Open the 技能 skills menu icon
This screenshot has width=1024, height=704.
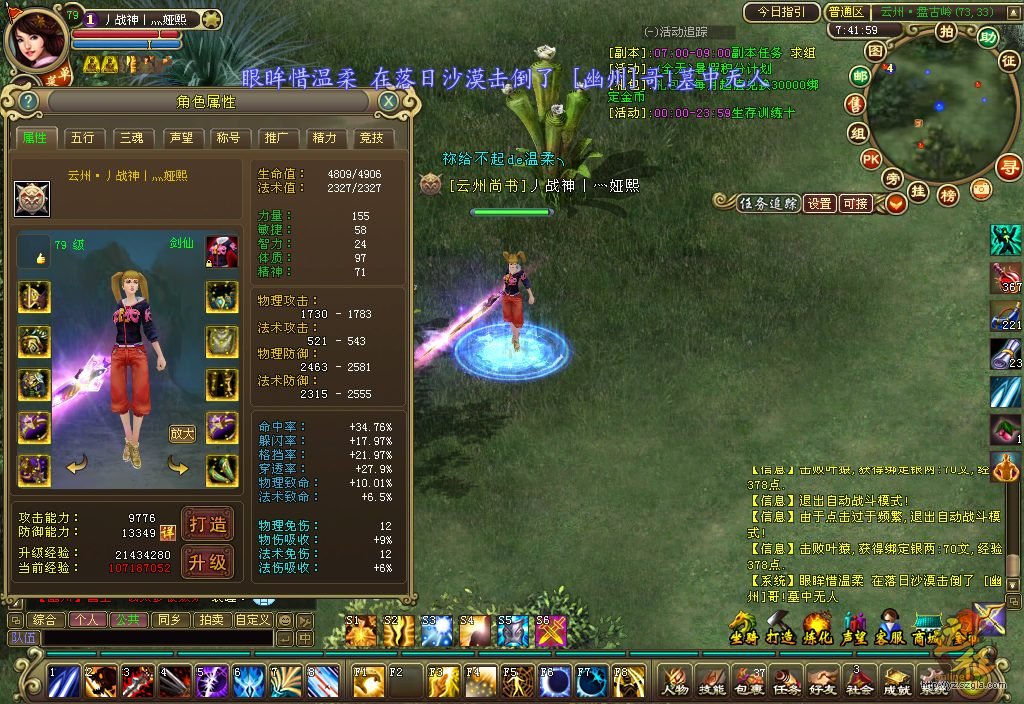[711, 682]
